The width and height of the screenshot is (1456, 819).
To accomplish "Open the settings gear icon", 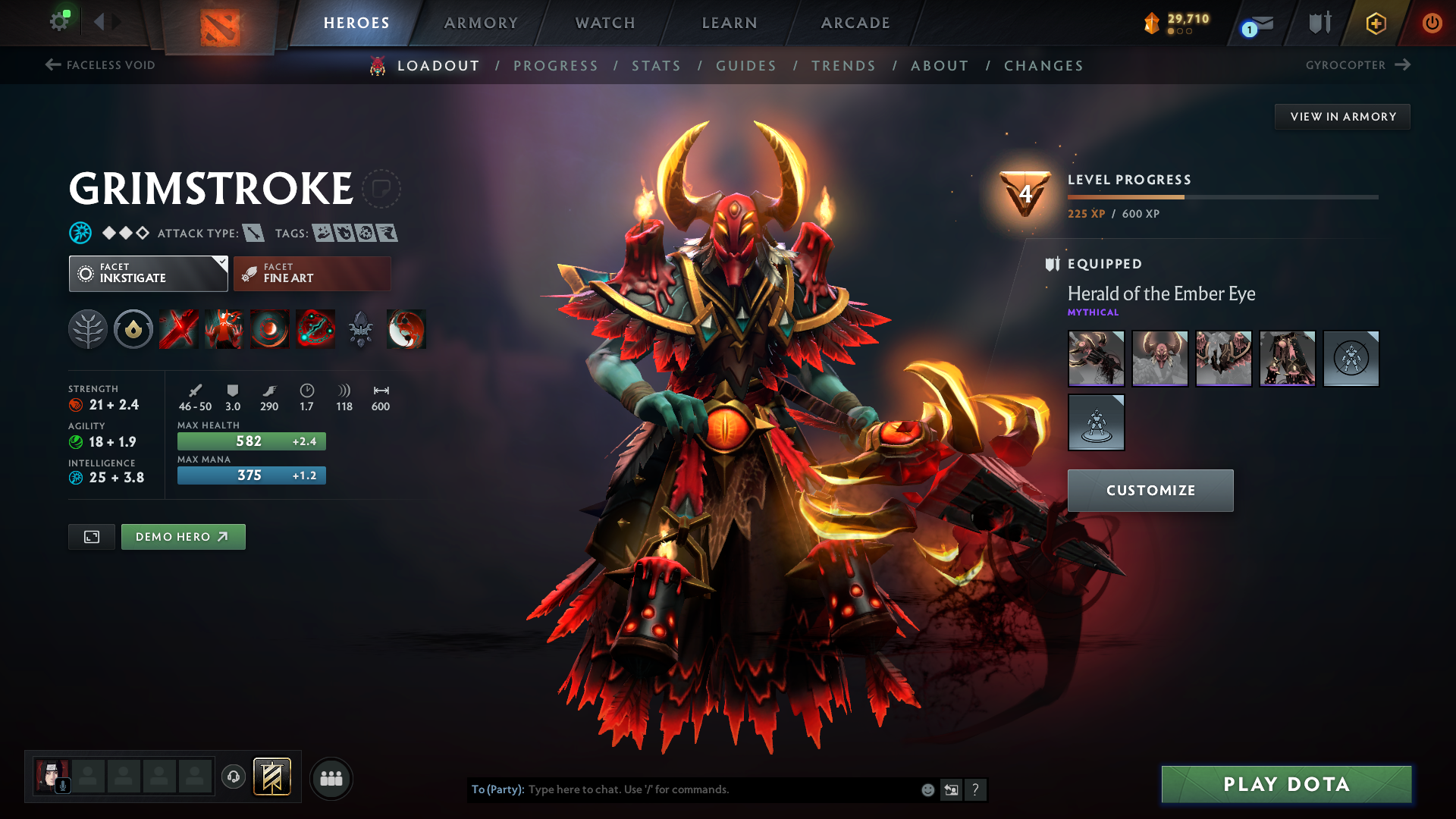I will 58,21.
